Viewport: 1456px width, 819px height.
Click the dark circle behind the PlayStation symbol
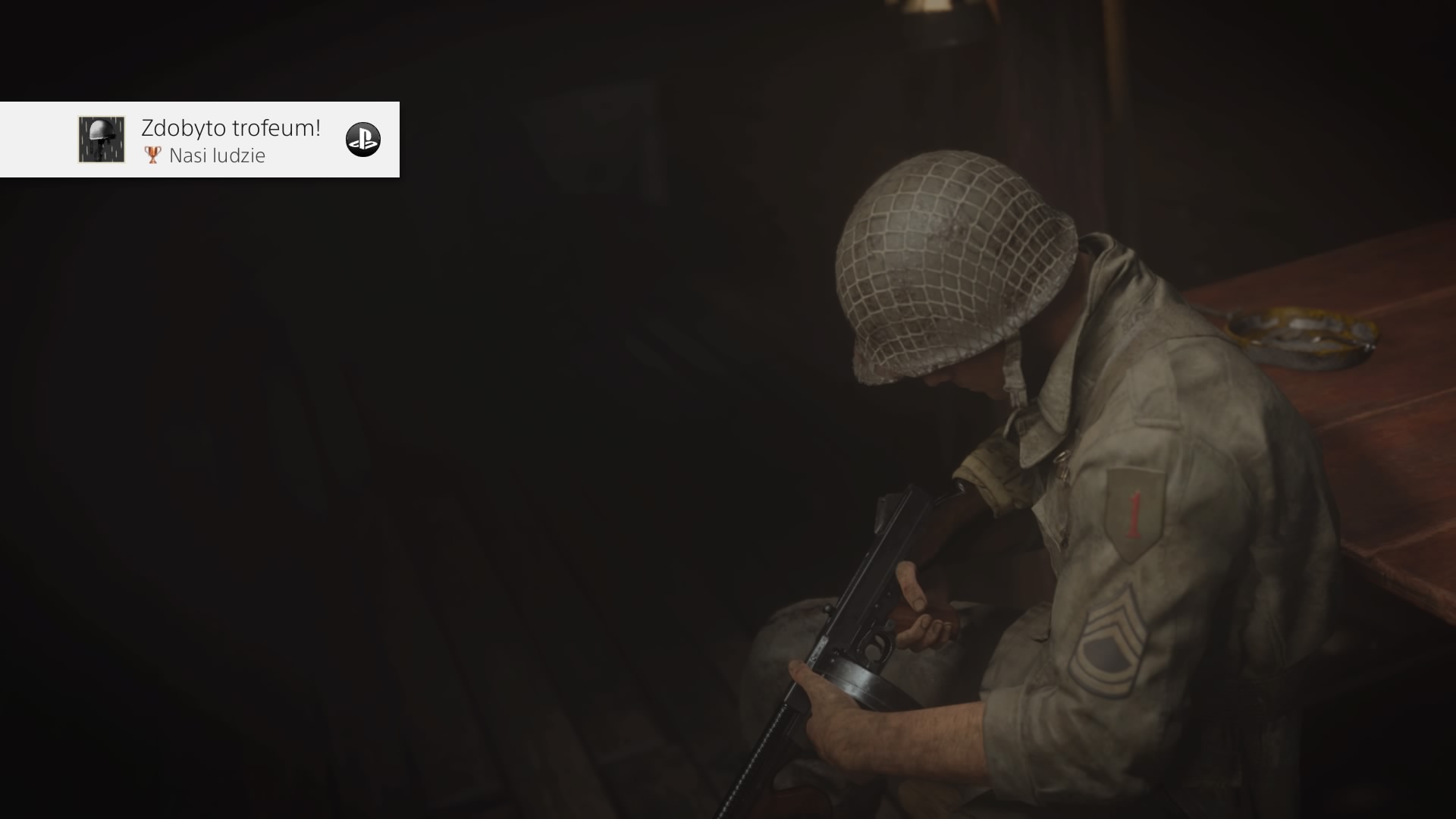[x=364, y=140]
